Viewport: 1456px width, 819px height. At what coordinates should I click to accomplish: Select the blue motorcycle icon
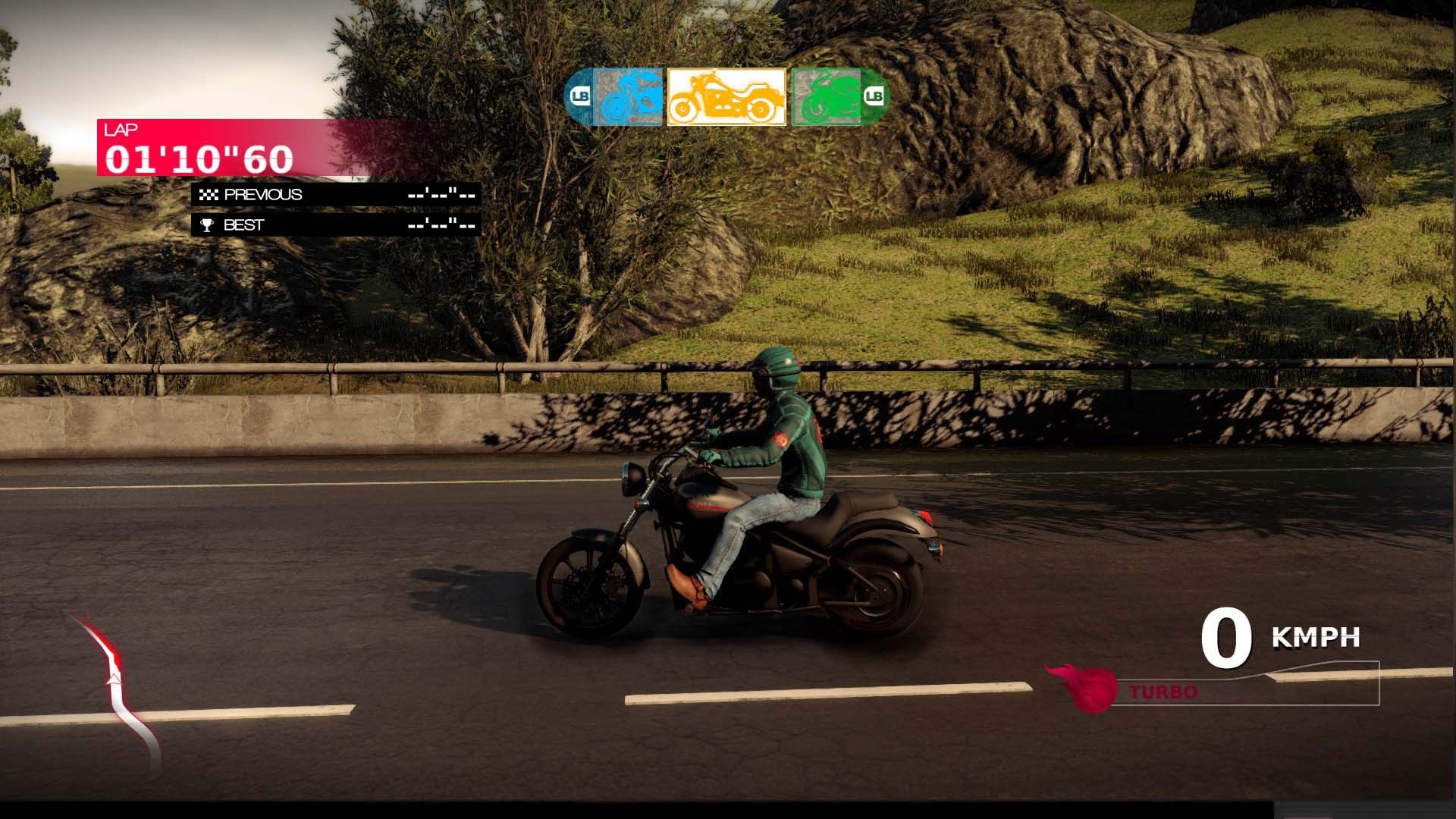(628, 97)
